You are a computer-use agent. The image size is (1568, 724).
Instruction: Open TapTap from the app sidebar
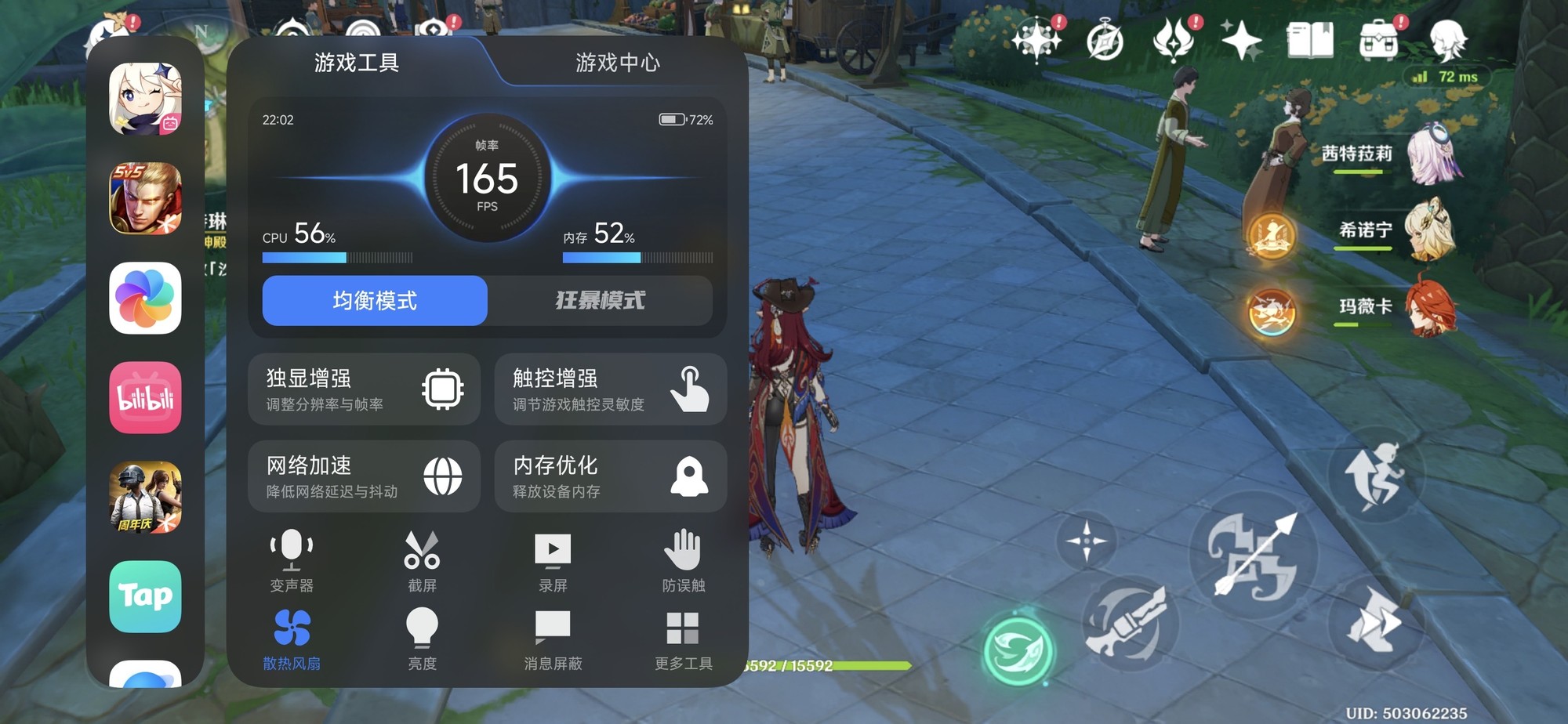click(145, 597)
